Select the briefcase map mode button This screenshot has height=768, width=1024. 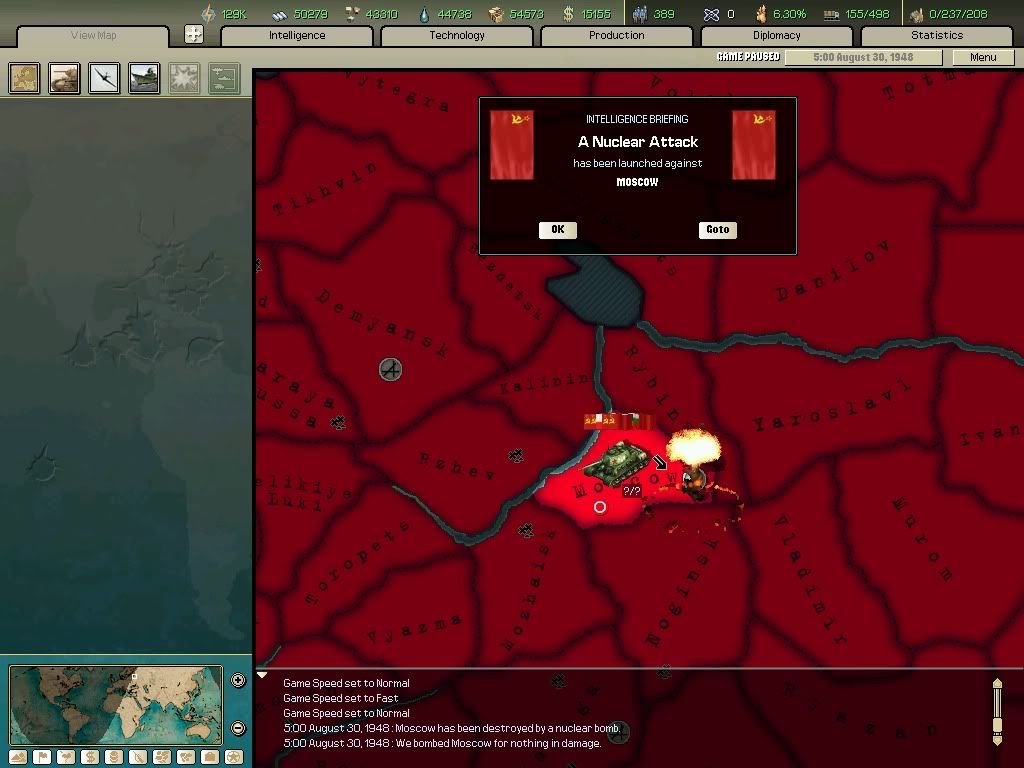point(210,757)
